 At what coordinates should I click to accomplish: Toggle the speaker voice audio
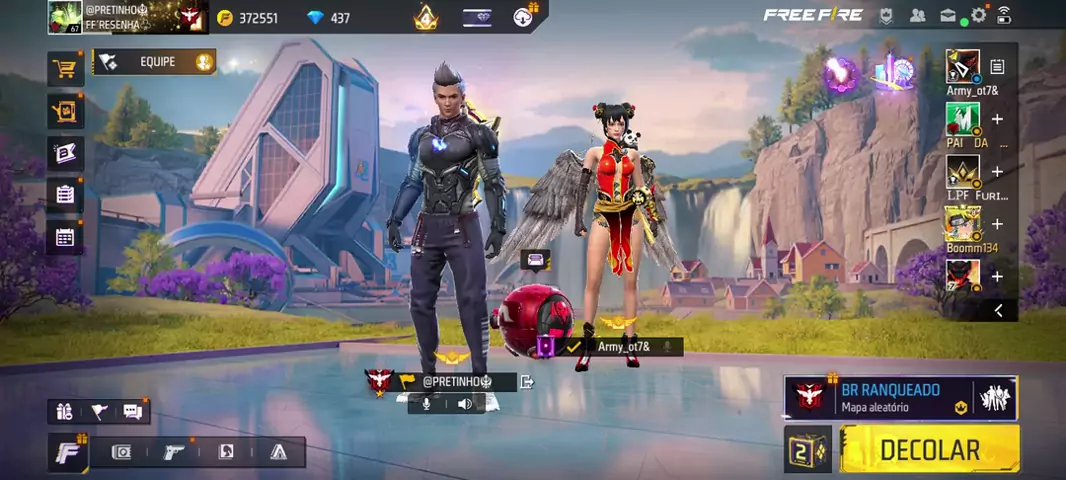pos(465,404)
